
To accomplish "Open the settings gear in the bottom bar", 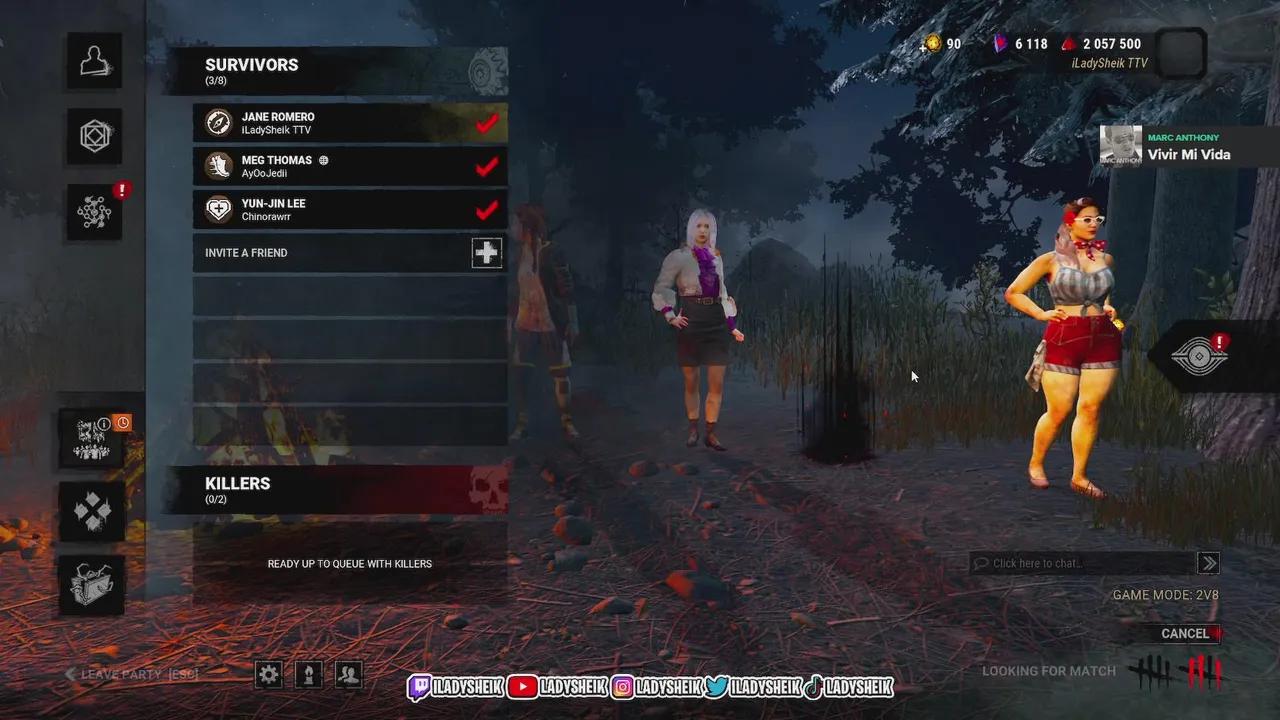I will tap(268, 675).
